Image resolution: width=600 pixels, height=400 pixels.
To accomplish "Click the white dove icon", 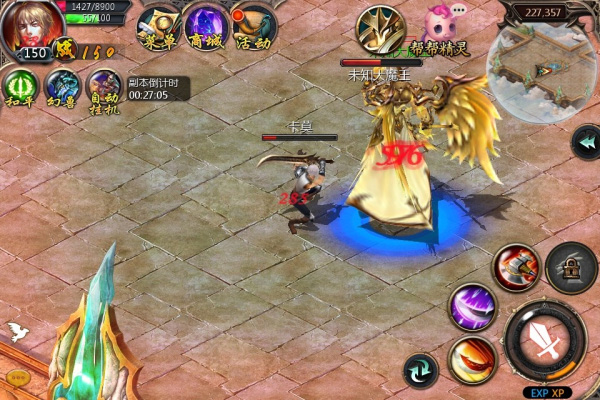I will coord(16,332).
